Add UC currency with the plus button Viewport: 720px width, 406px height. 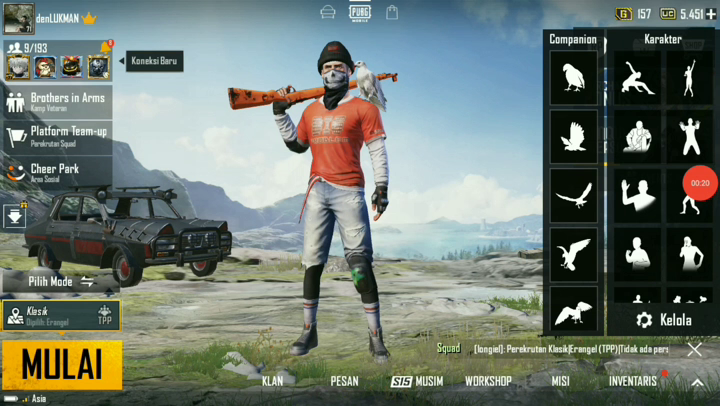point(711,14)
